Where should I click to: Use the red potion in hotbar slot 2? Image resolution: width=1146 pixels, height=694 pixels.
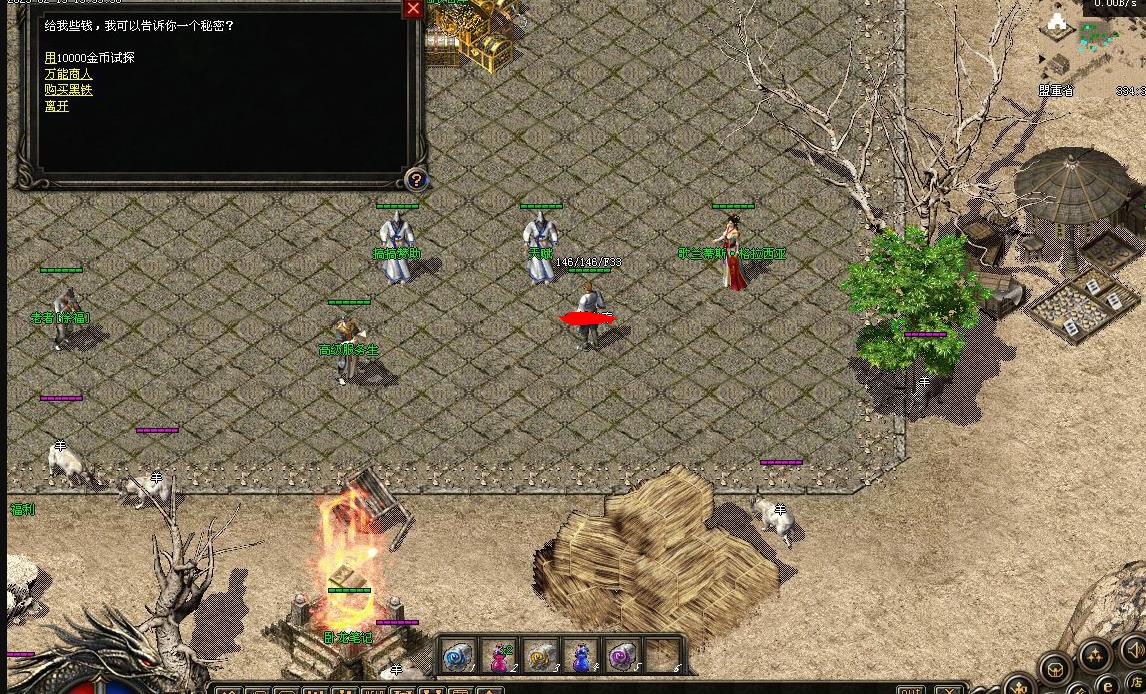[x=499, y=657]
